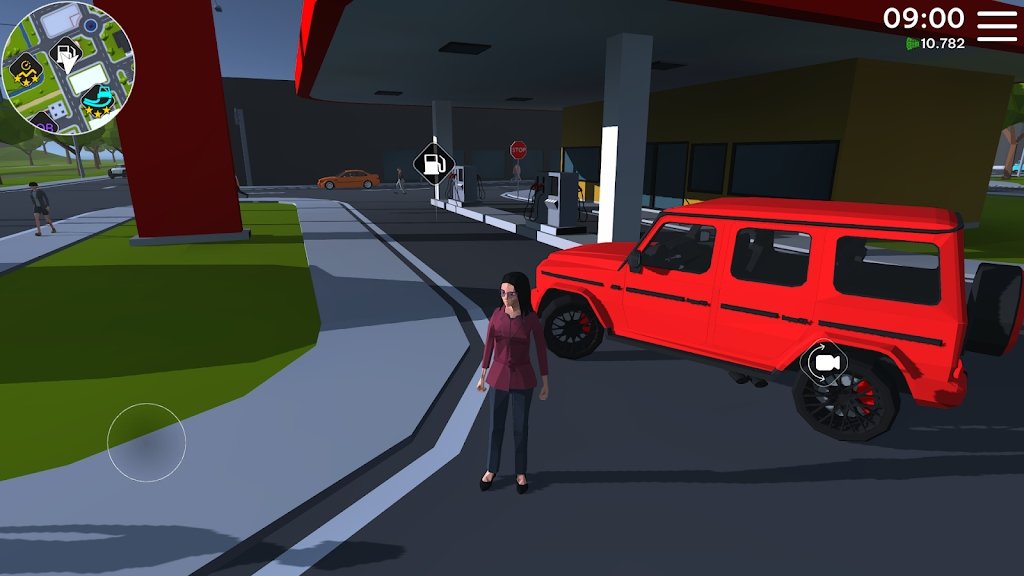
Task: Select the gas station icon on the minimap
Action: click(65, 54)
